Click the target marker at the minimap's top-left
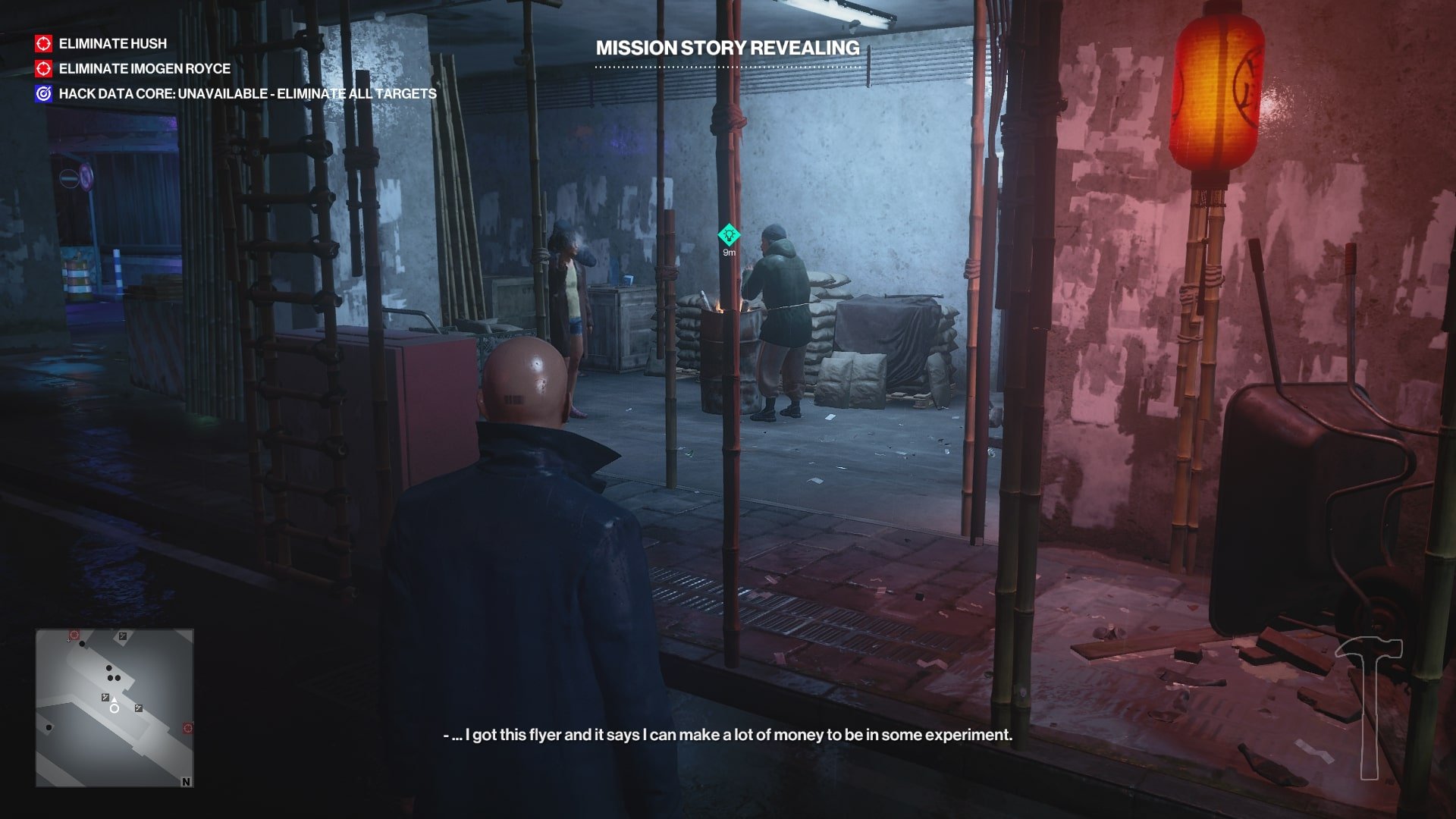Viewport: 1456px width, 819px height. click(74, 635)
